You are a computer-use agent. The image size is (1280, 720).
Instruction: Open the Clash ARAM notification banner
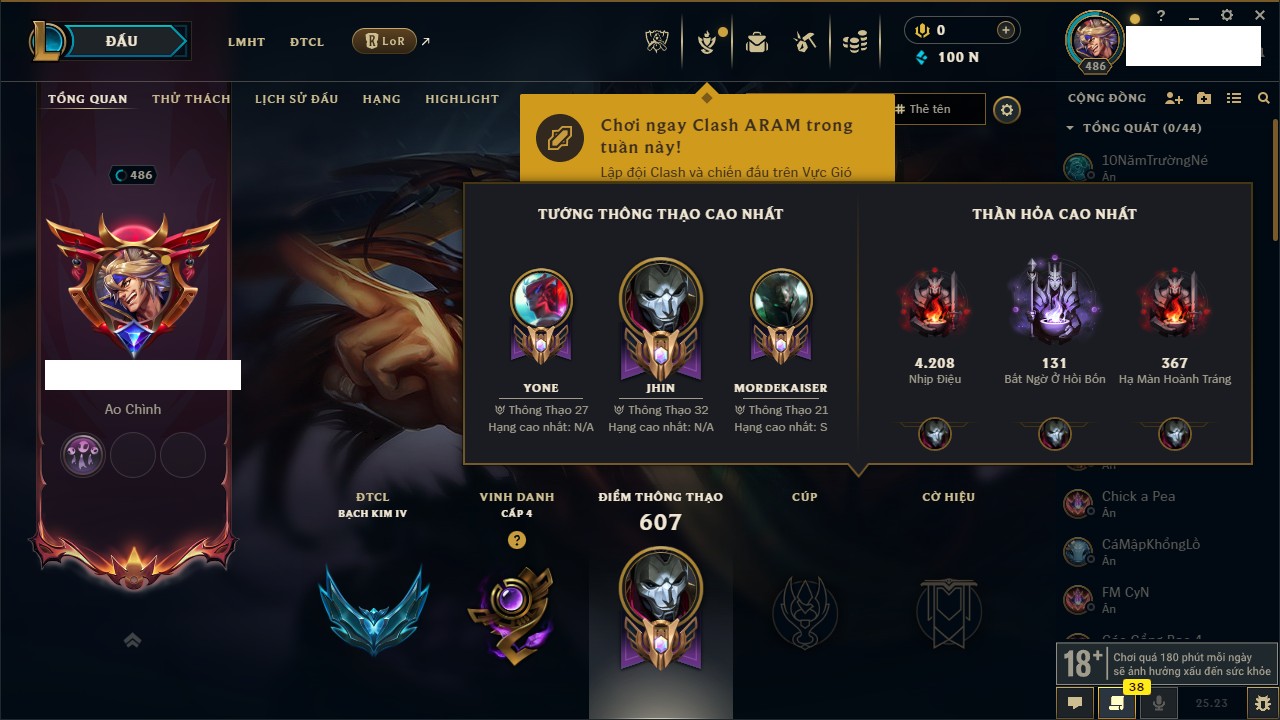[706, 138]
